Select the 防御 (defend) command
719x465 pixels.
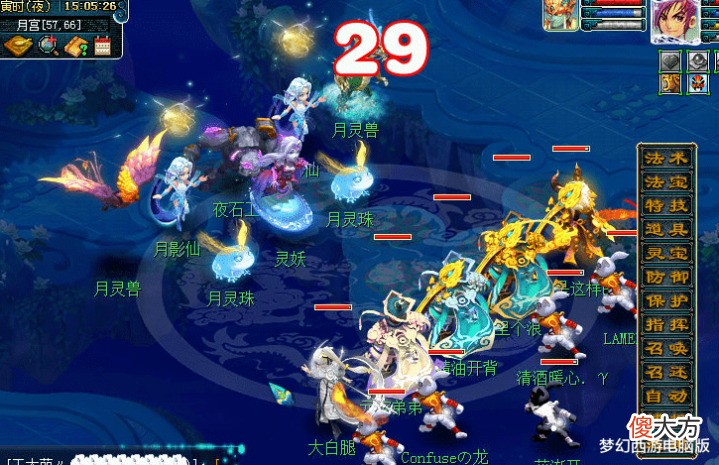tap(666, 277)
